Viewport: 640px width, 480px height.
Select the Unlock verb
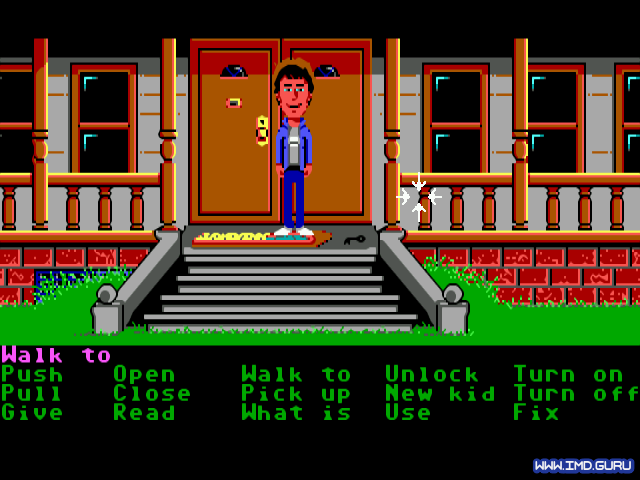click(432, 375)
